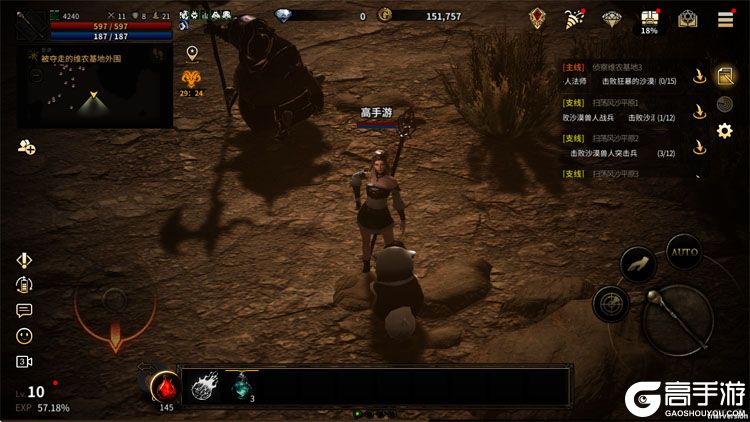This screenshot has height=422, width=750.
Task: Open the gear settings icon
Action: [725, 130]
